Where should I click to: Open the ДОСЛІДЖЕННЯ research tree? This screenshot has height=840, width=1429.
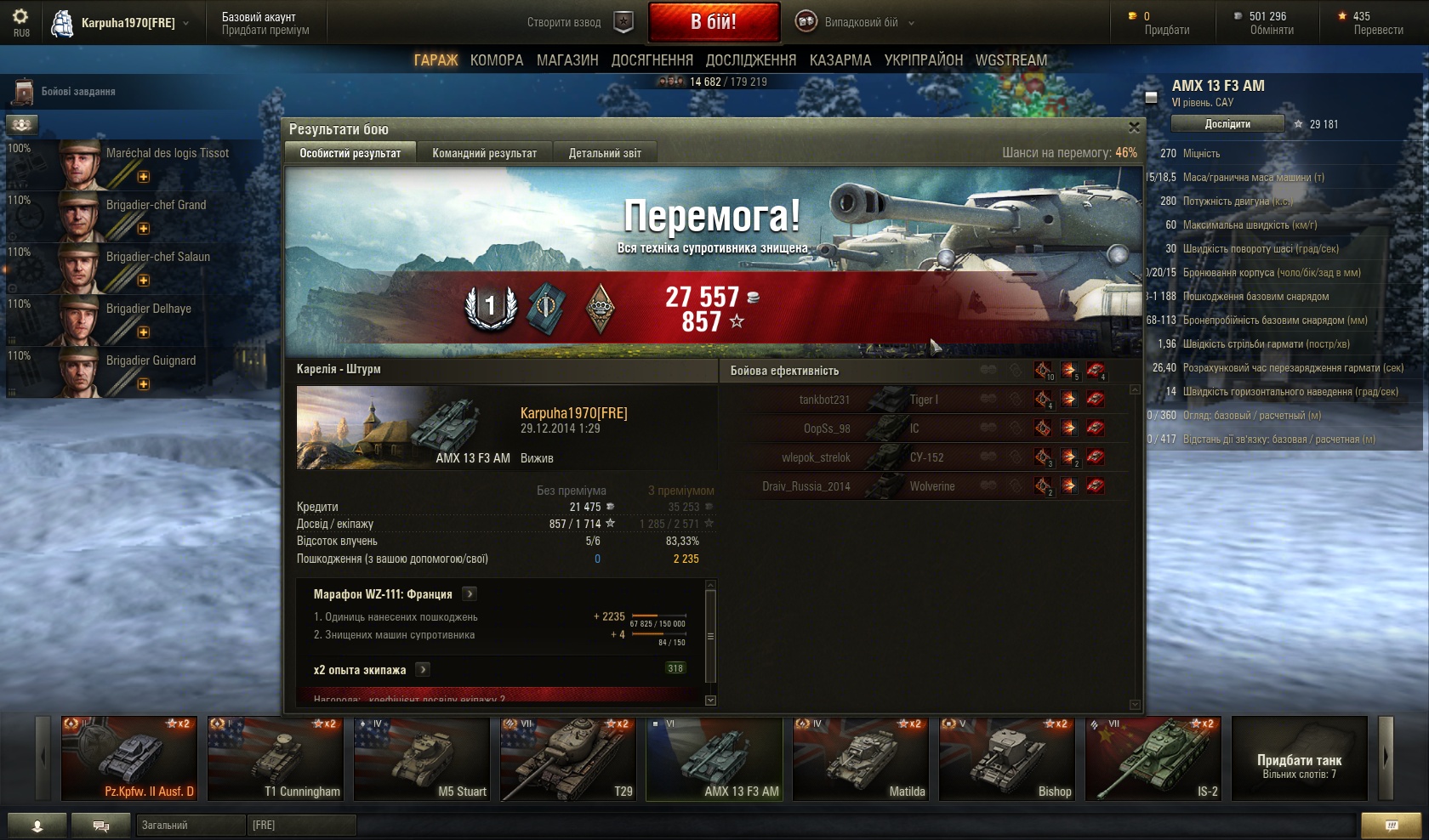click(751, 60)
